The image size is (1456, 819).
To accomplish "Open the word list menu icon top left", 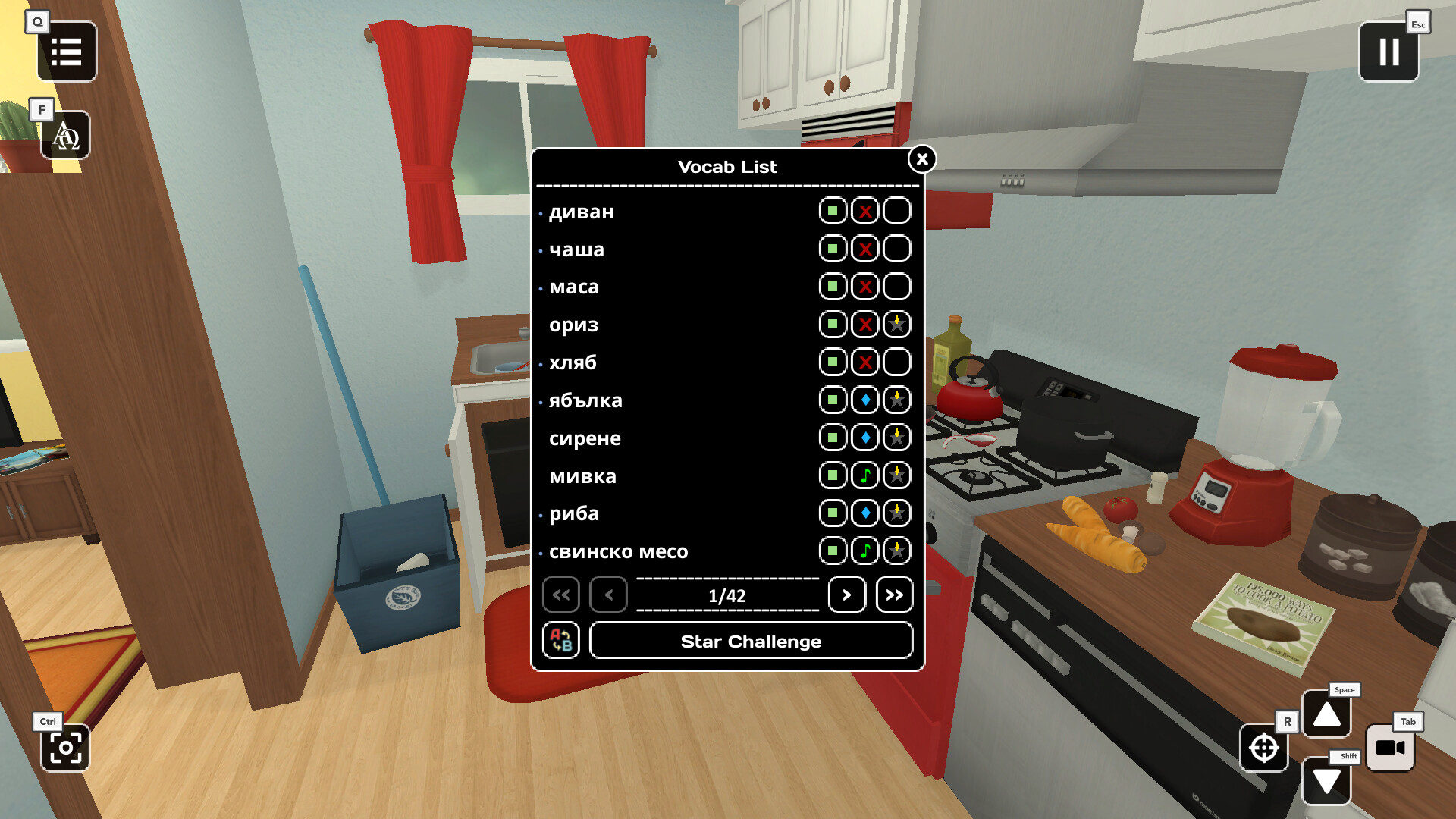I will 66,51.
